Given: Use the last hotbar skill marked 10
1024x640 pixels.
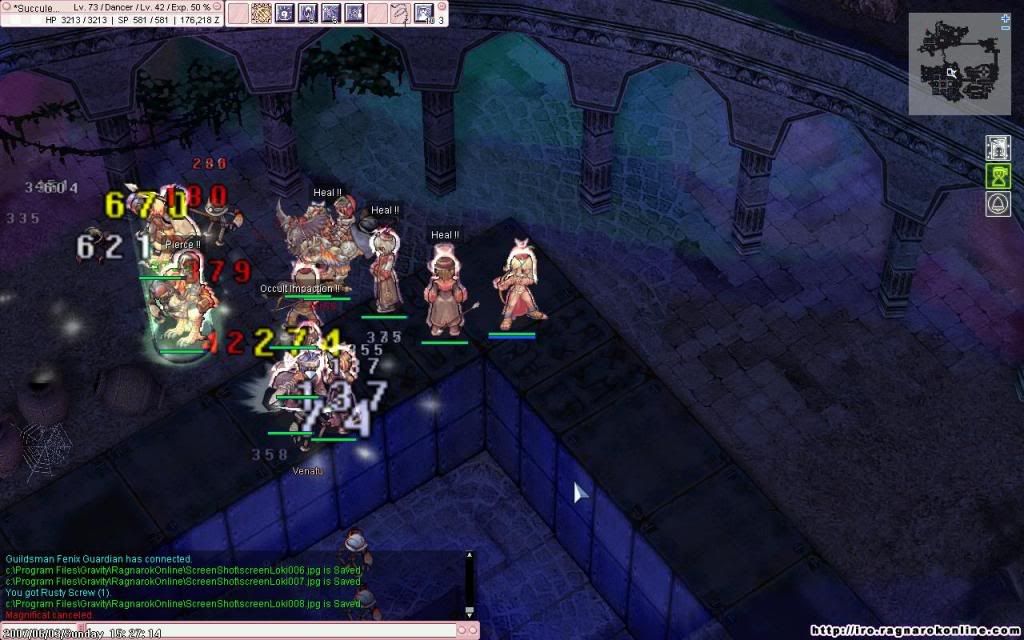Looking at the screenshot, I should click(x=424, y=13).
